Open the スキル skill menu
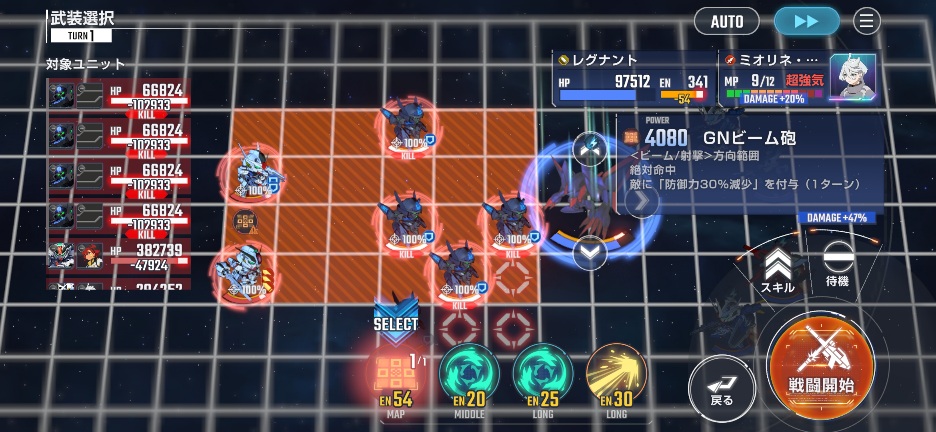936x432 pixels. tap(778, 269)
